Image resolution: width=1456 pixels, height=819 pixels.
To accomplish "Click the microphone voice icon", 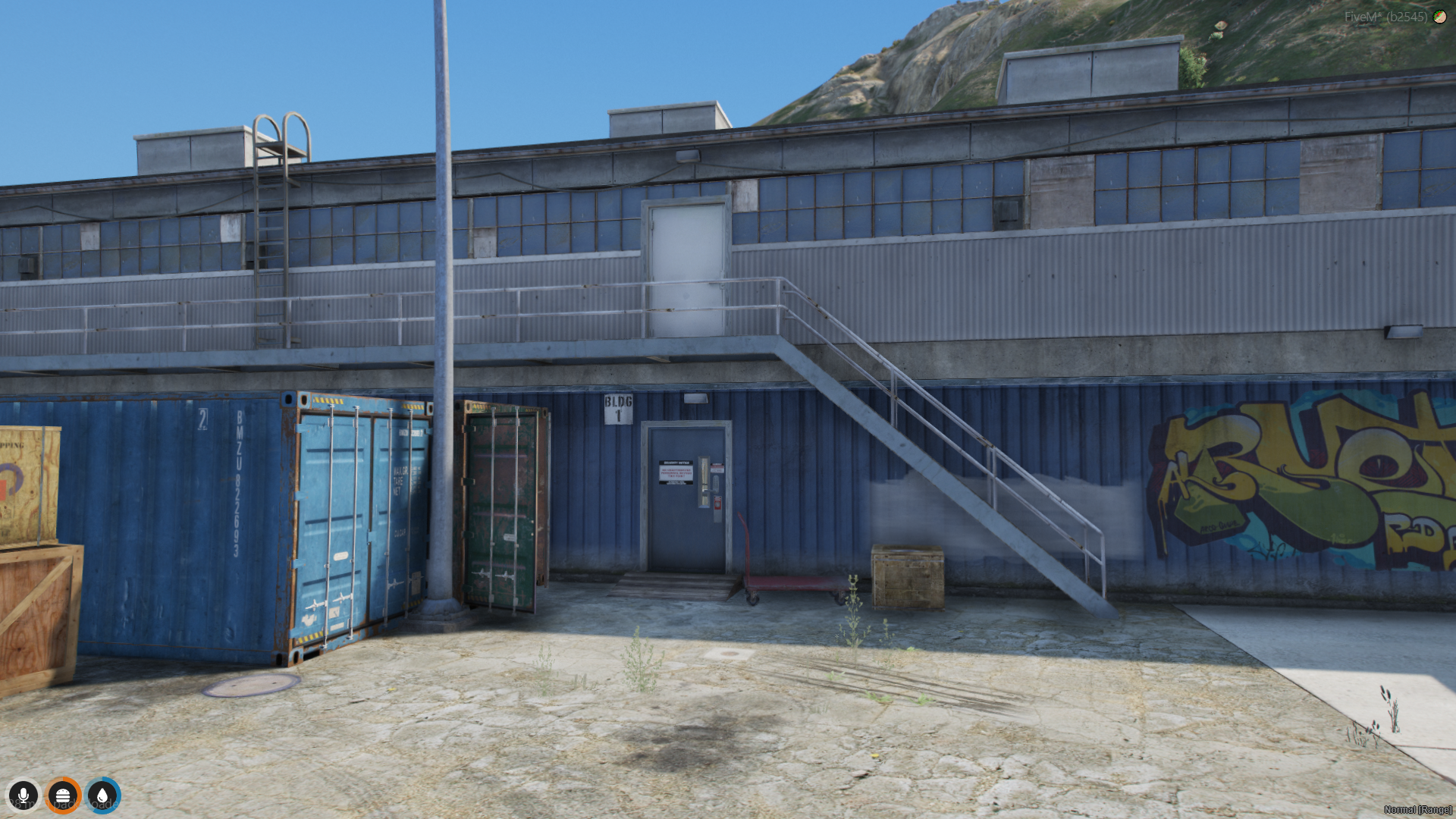I will point(24,795).
